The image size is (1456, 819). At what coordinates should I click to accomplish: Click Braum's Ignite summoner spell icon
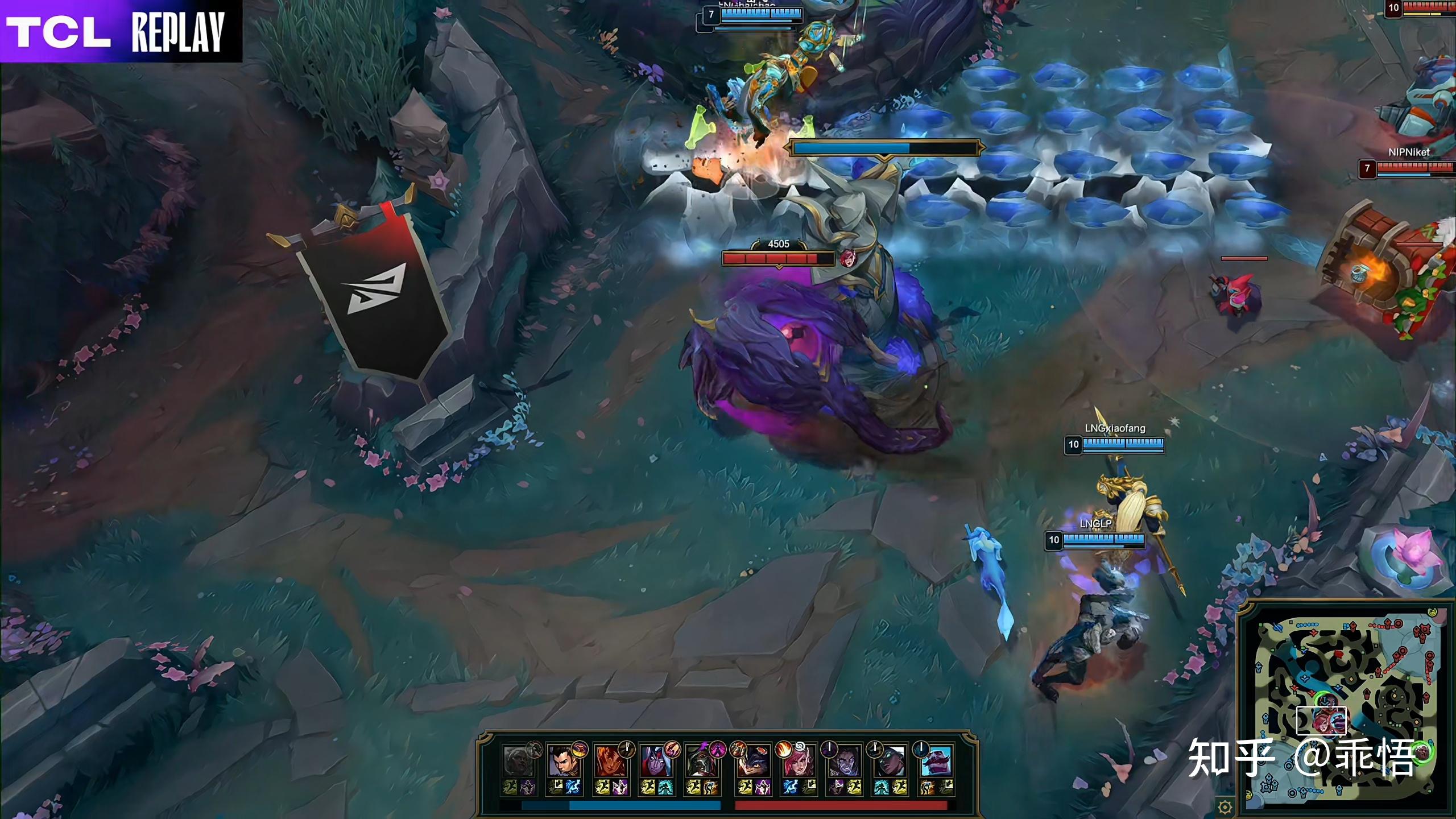(928, 787)
